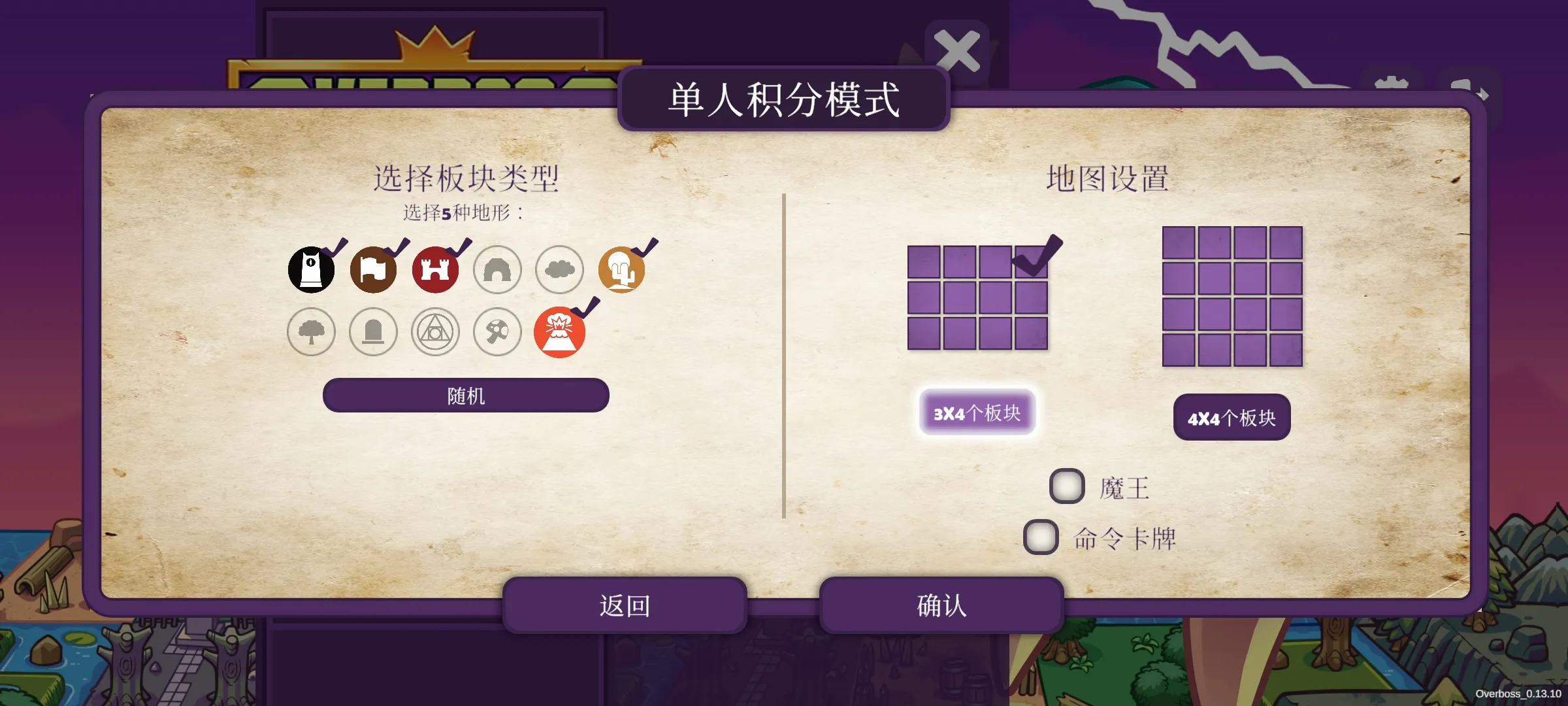Select the tombstone graveyard terrain icon
1568x706 pixels.
373,332
